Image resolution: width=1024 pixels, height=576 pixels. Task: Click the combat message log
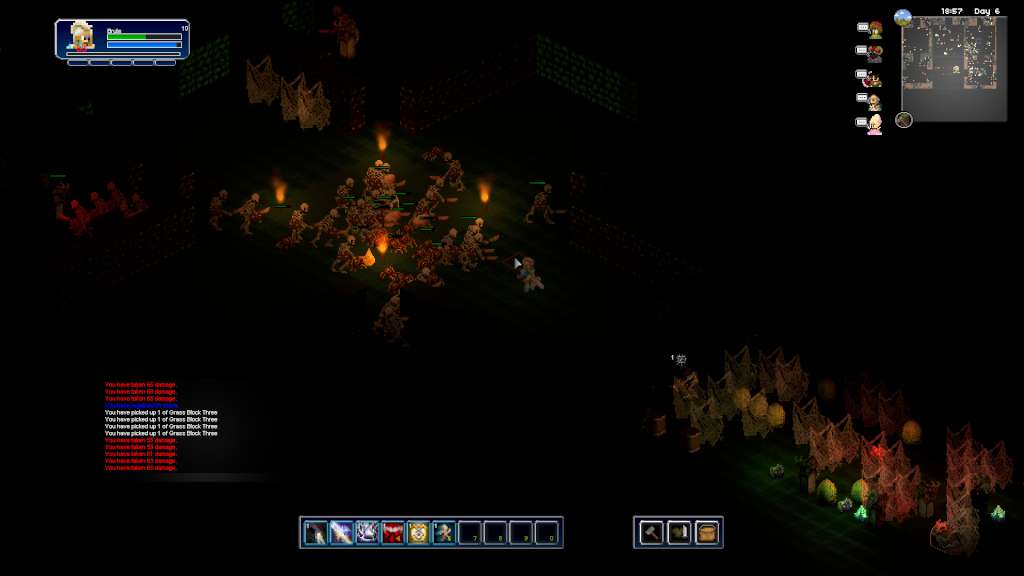(x=160, y=426)
